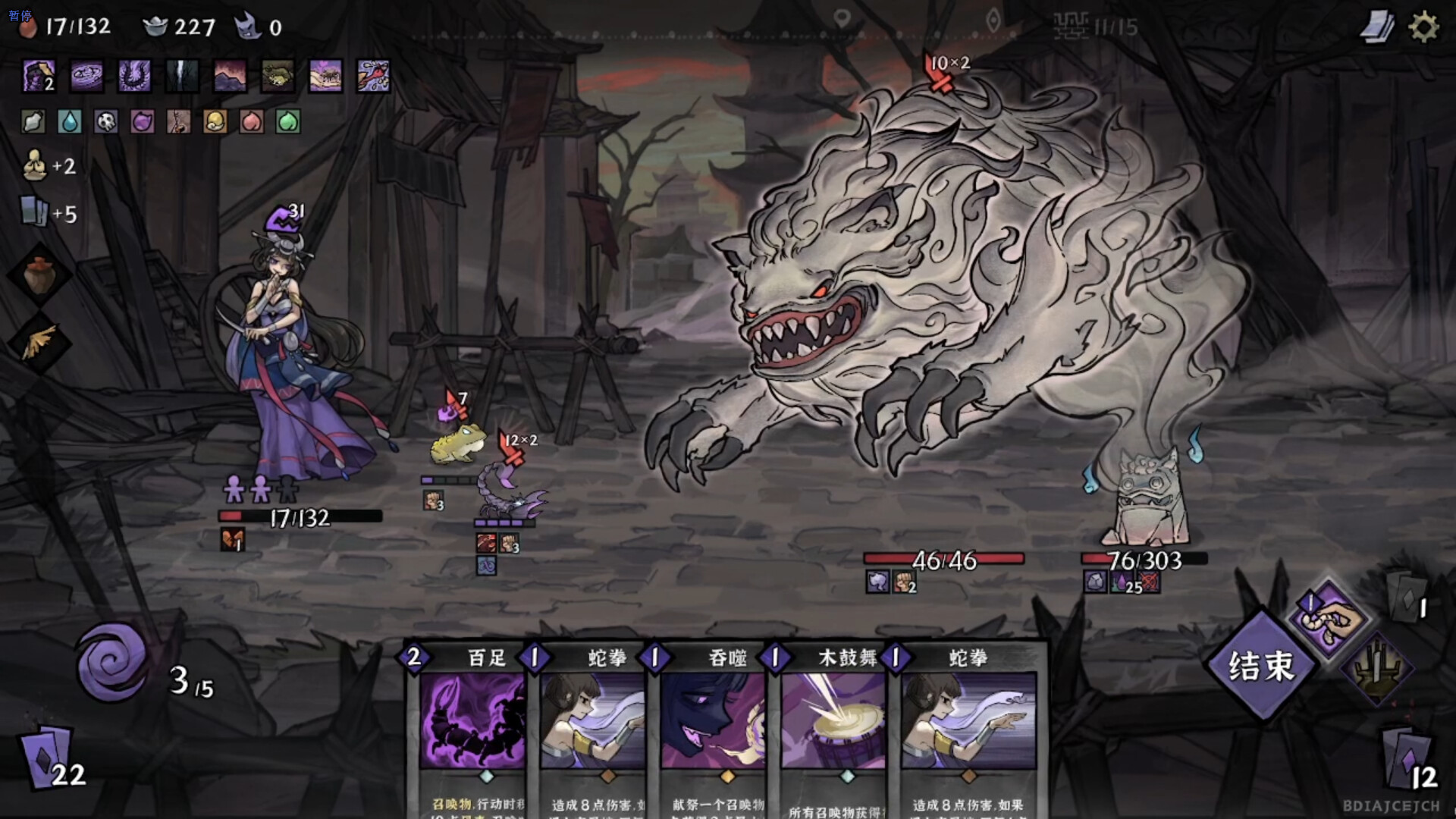Click the blue water drop resource icon
This screenshot has width=1456, height=819.
[70, 122]
